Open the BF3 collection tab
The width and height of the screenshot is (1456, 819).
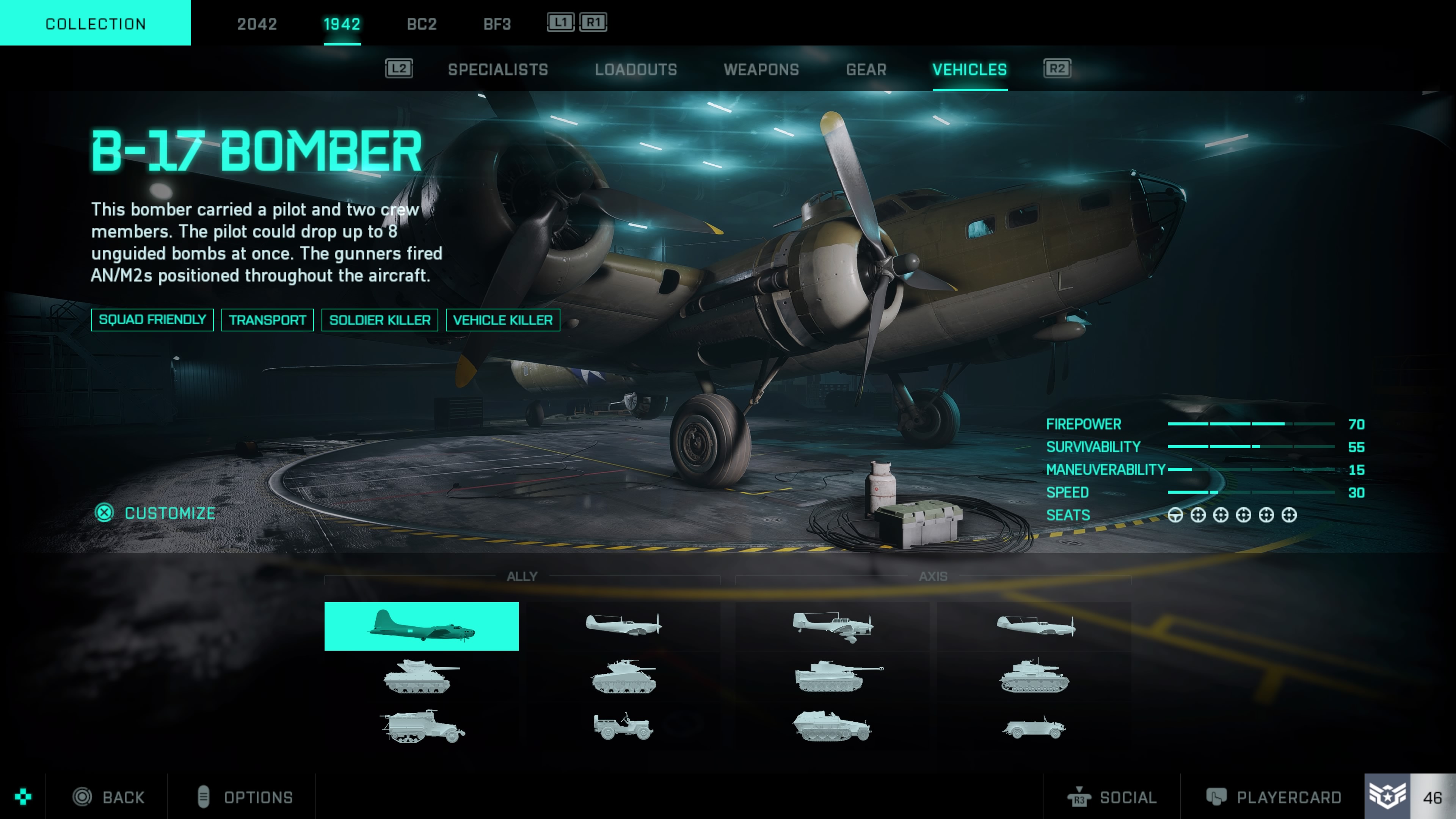pos(497,24)
